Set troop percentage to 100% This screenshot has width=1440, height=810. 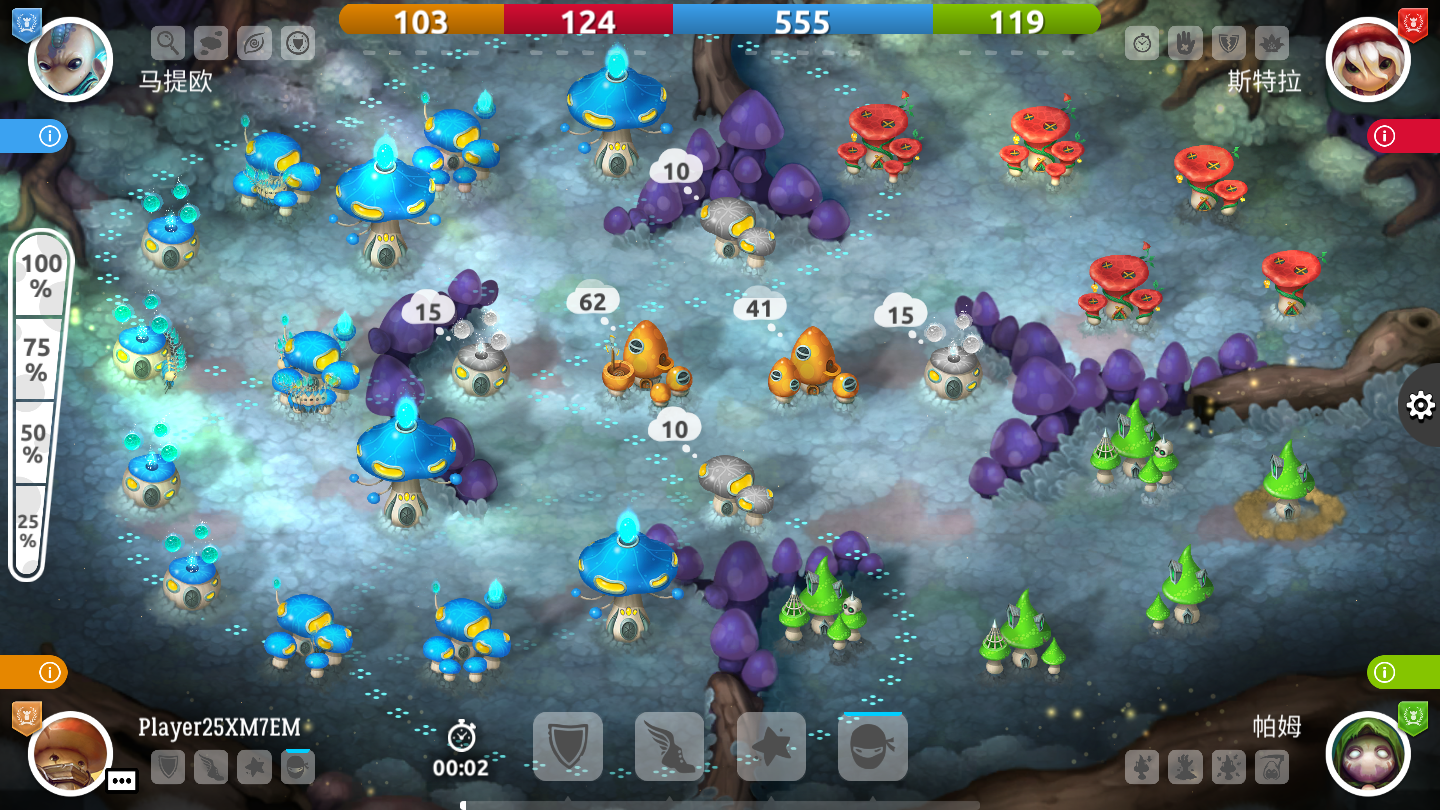click(42, 275)
